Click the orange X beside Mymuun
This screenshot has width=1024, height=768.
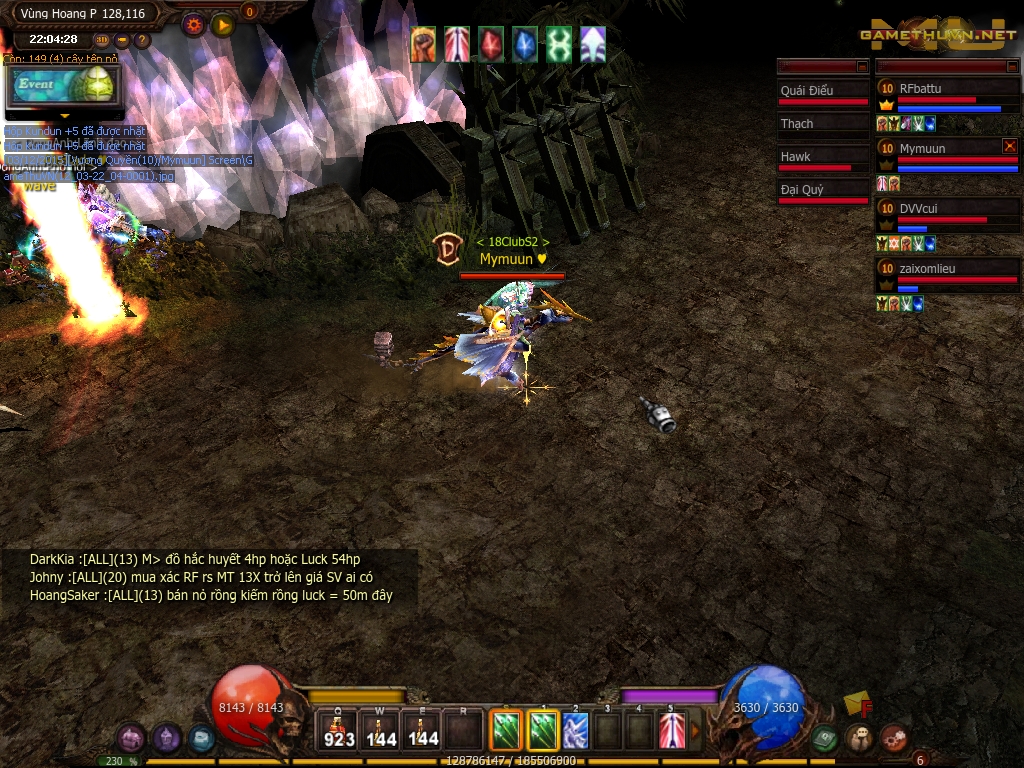(x=1009, y=146)
